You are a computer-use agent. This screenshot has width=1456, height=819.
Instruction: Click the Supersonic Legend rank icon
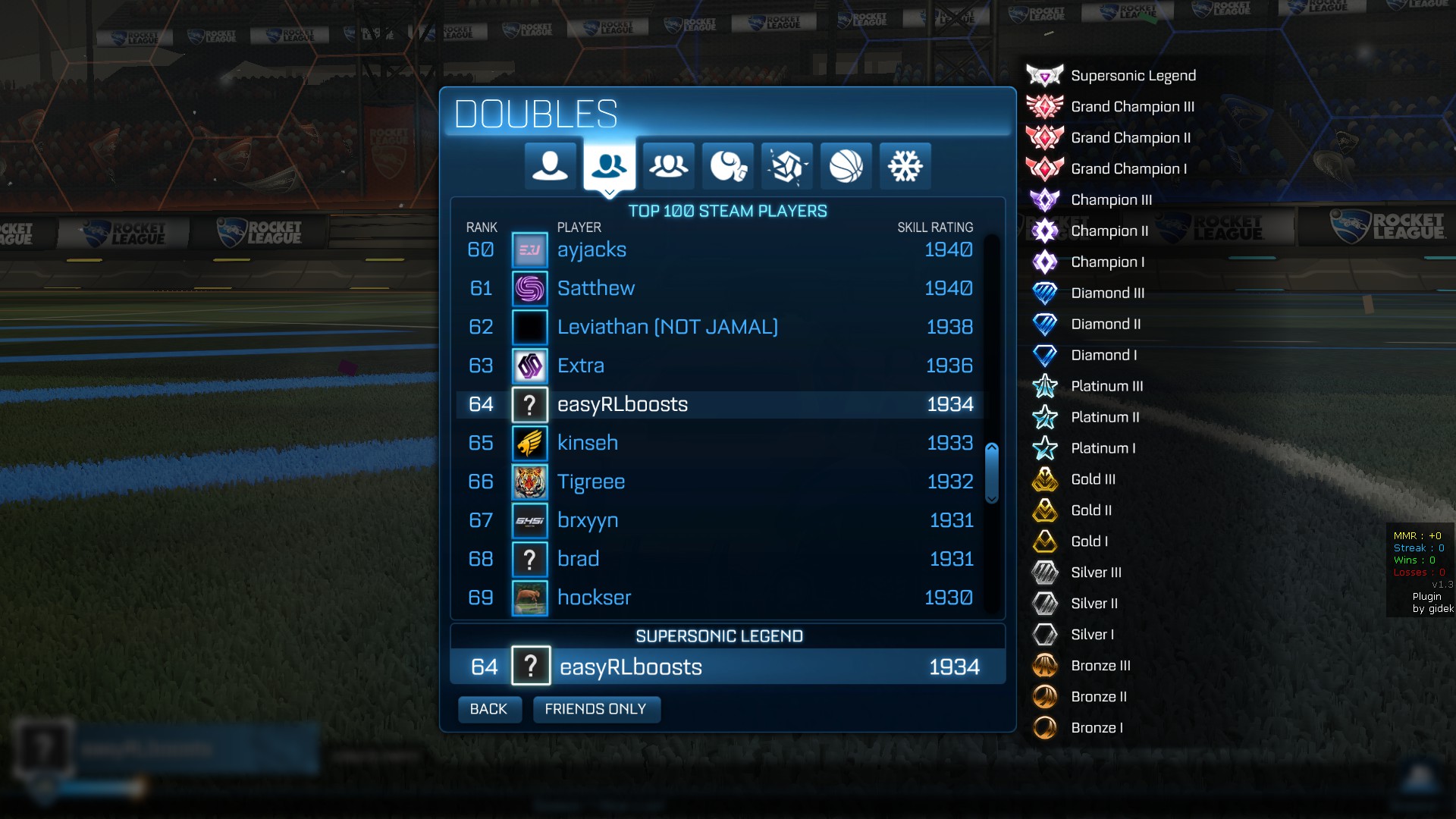[x=1046, y=75]
